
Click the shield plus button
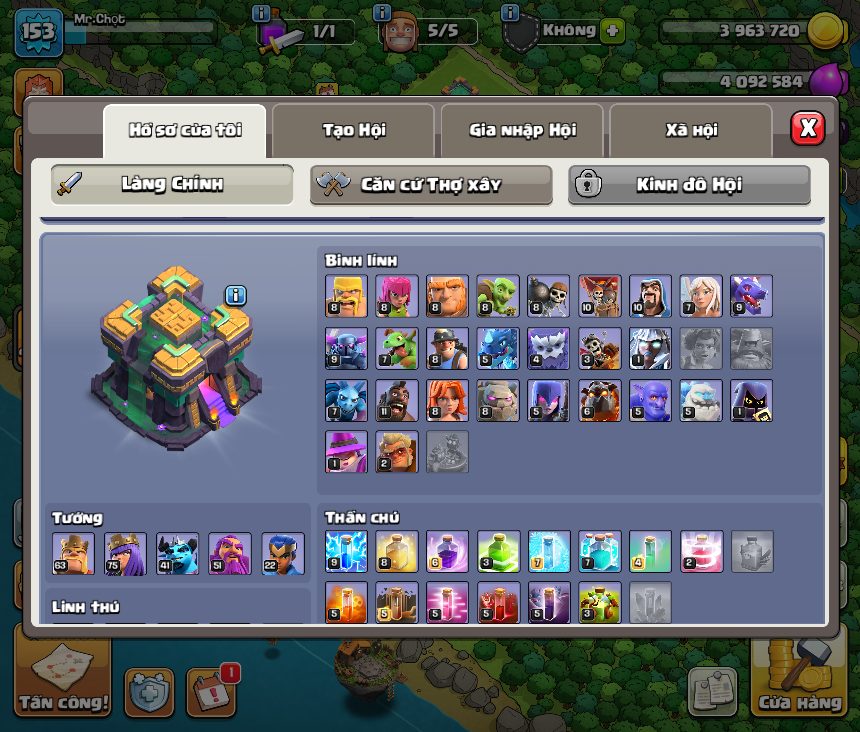tap(149, 692)
